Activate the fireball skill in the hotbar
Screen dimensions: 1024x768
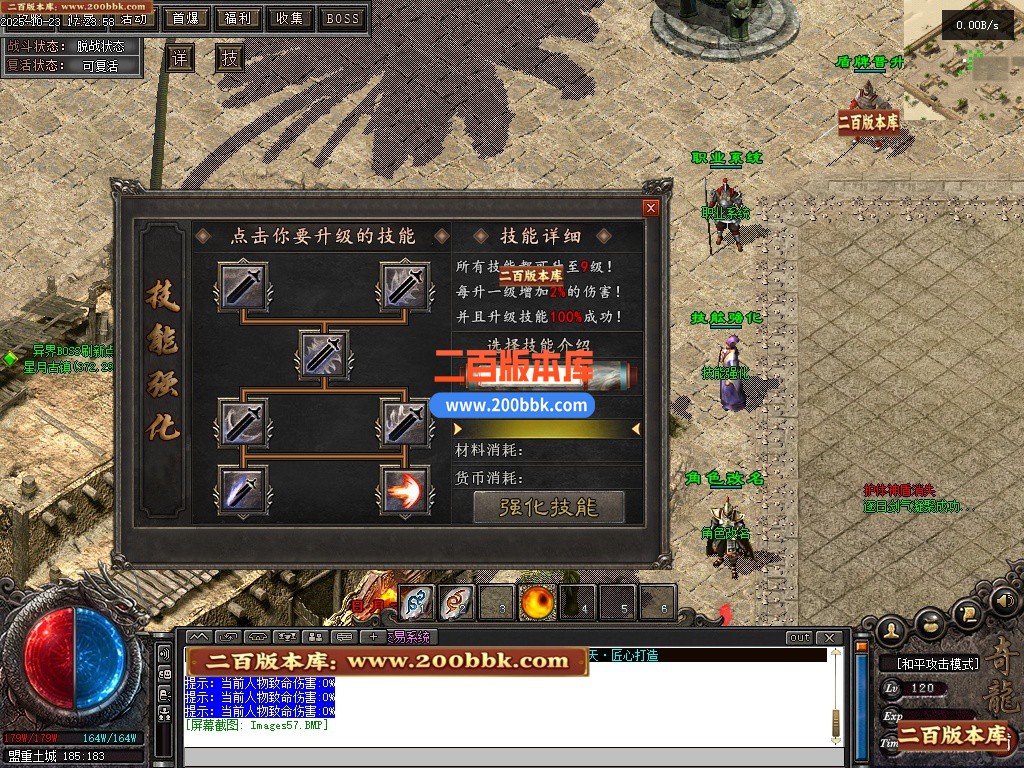(x=537, y=602)
